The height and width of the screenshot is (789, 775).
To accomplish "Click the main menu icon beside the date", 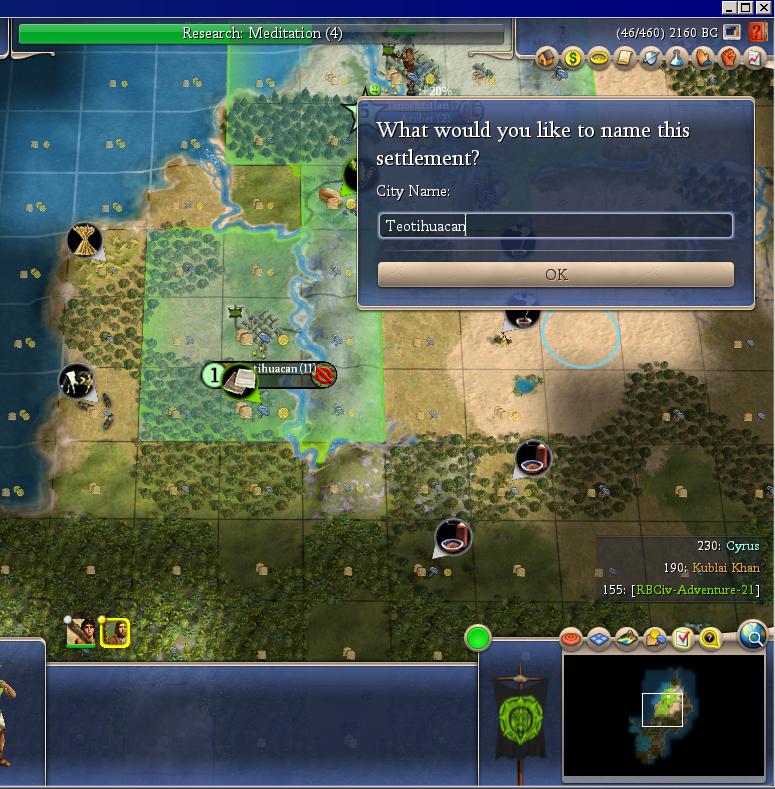I will click(x=733, y=33).
